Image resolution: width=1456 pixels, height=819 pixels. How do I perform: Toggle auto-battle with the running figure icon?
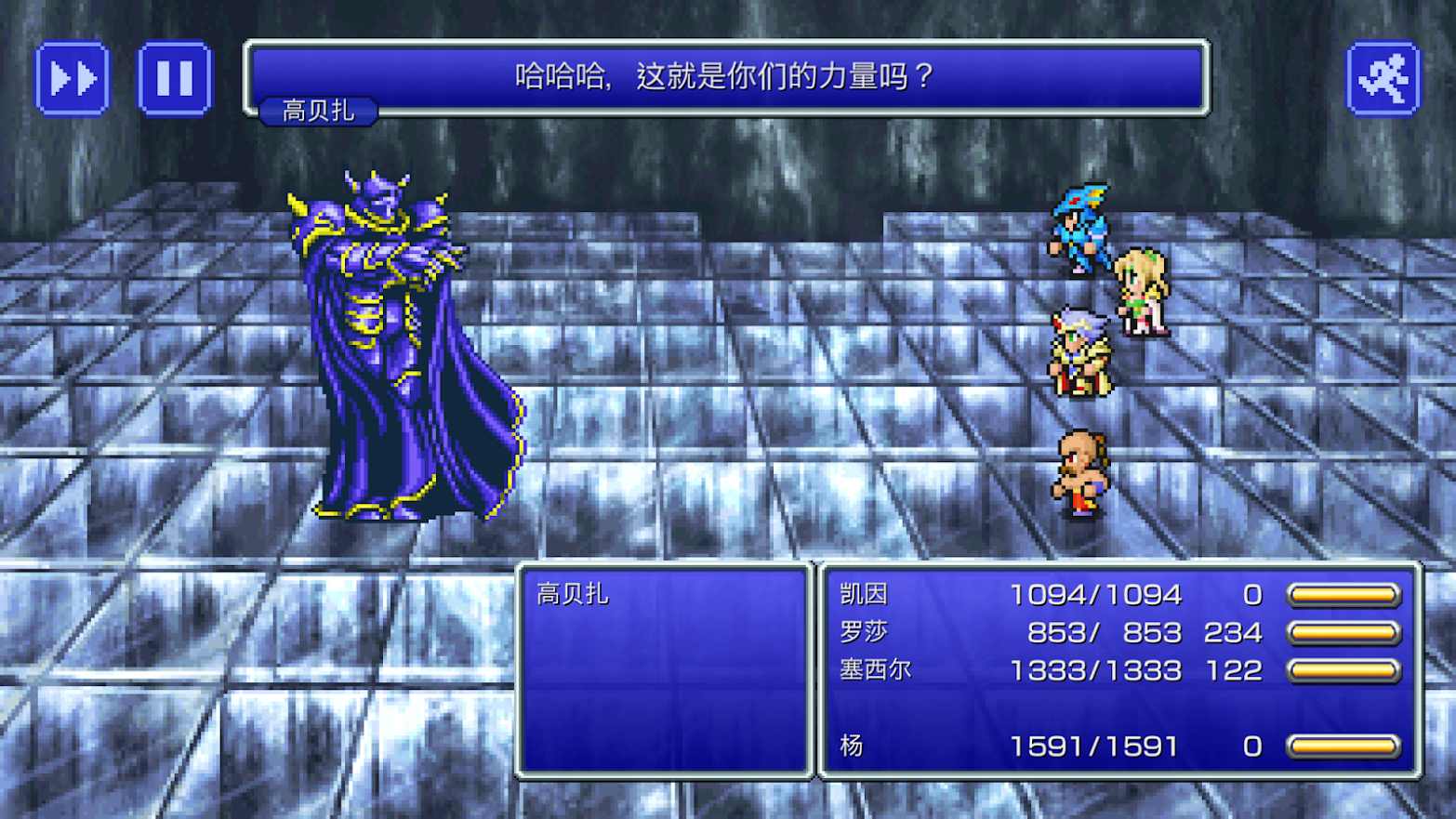tap(1384, 77)
